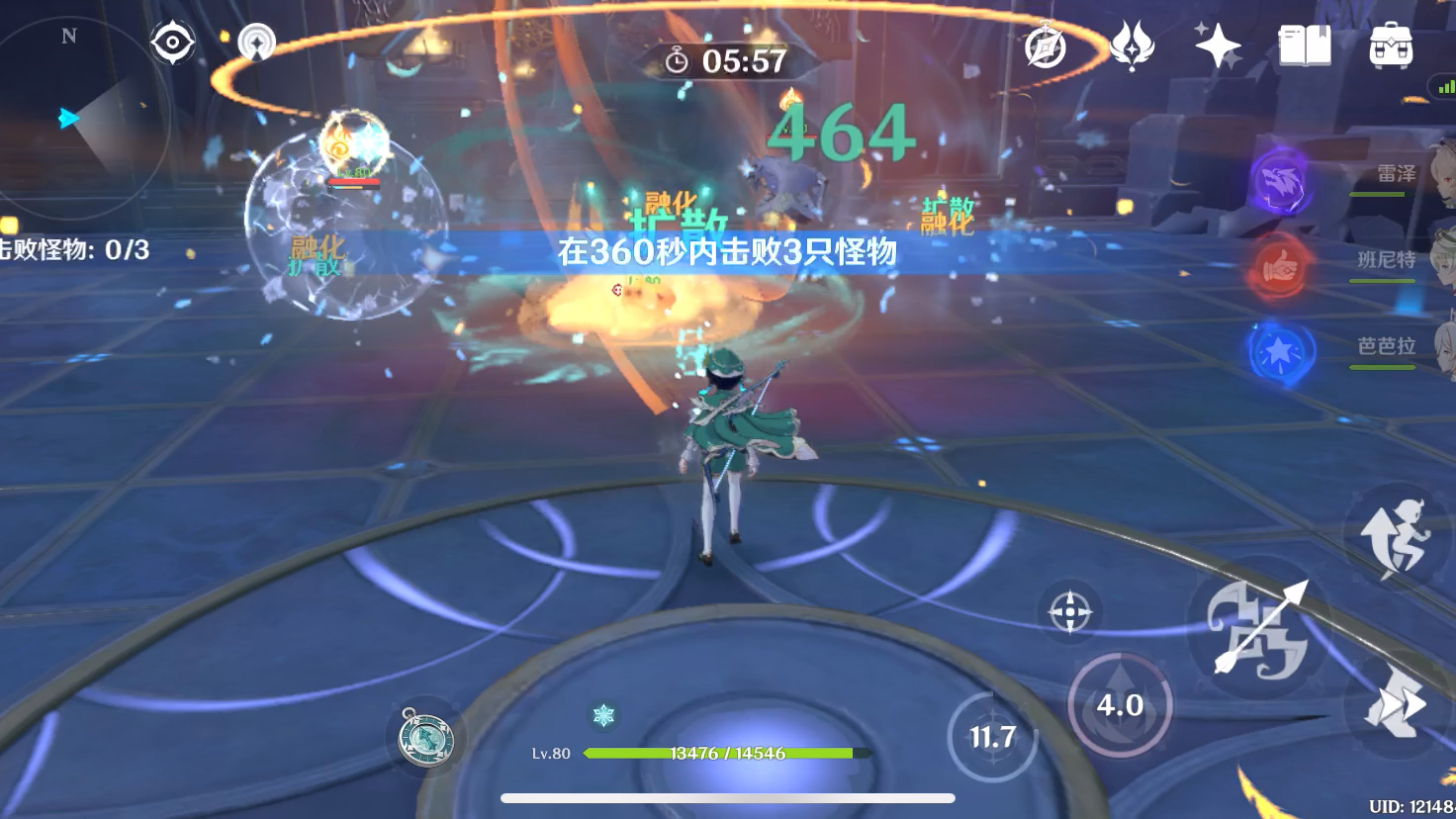The image size is (1456, 819).
Task: Open the wish menu via the wings icon
Action: [1135, 45]
